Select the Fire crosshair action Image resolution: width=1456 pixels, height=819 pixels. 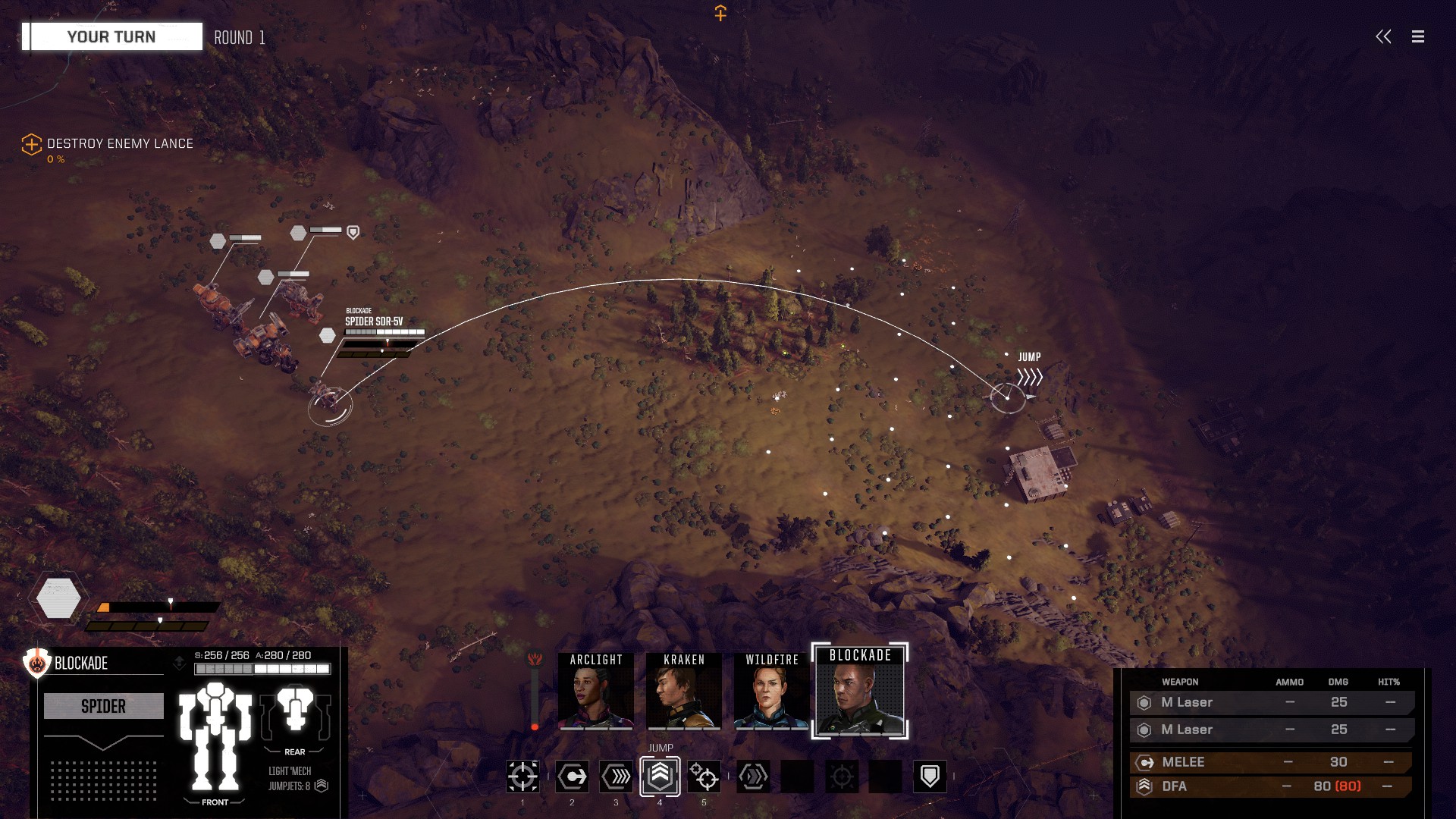coord(522,777)
